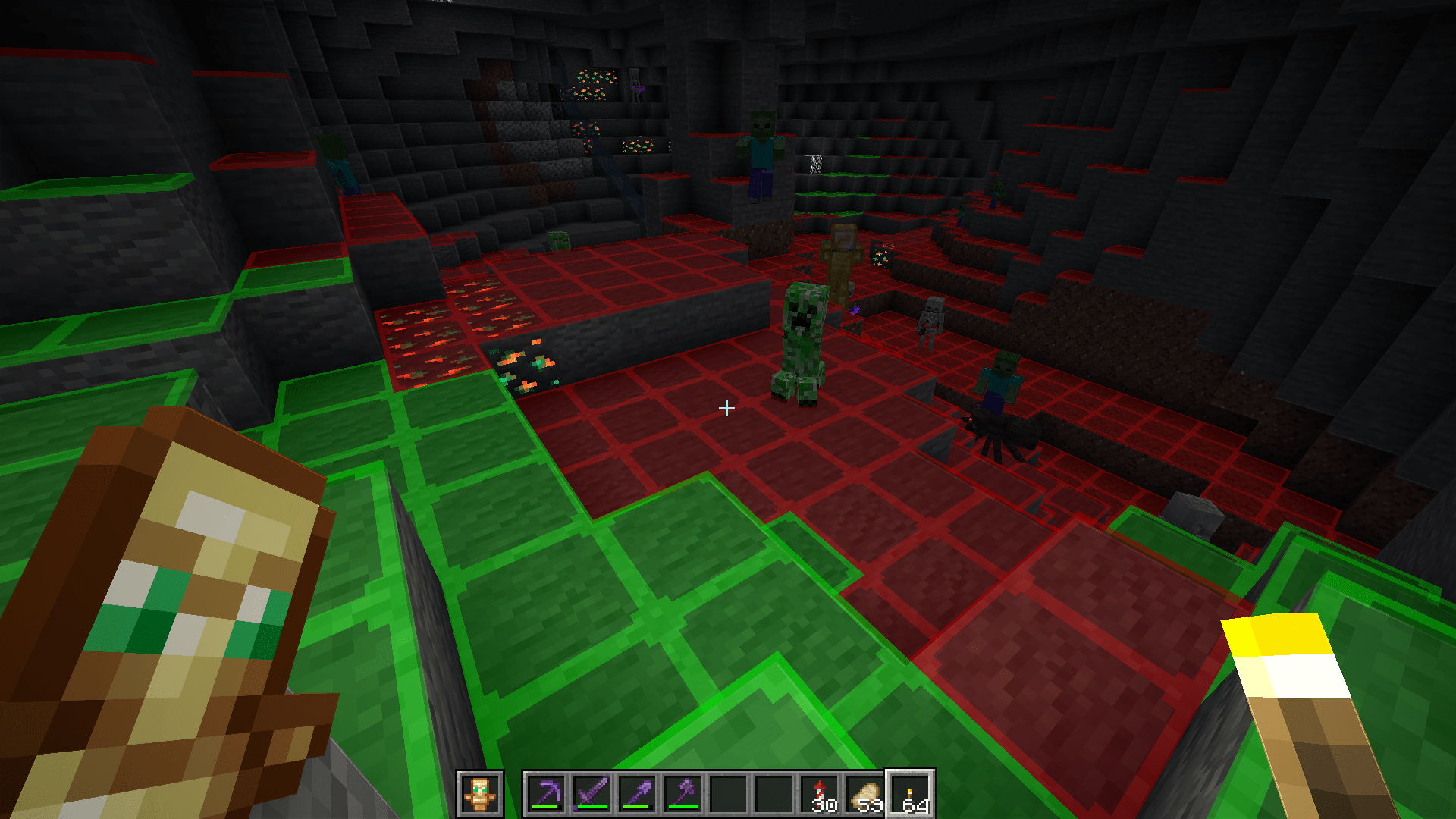
Task: Select the netherite axe hotbar slot
Action: (x=683, y=791)
